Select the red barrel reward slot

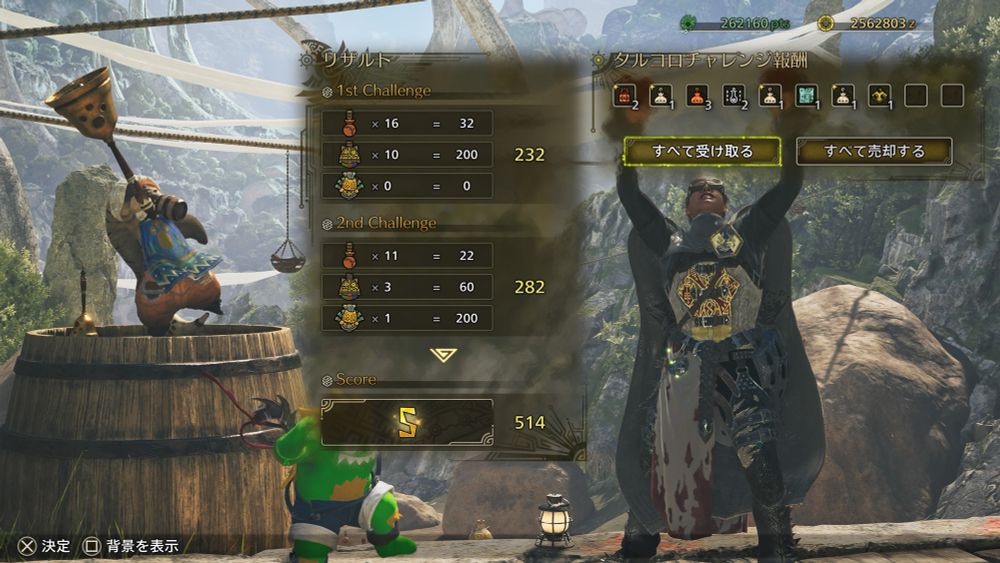coord(625,96)
